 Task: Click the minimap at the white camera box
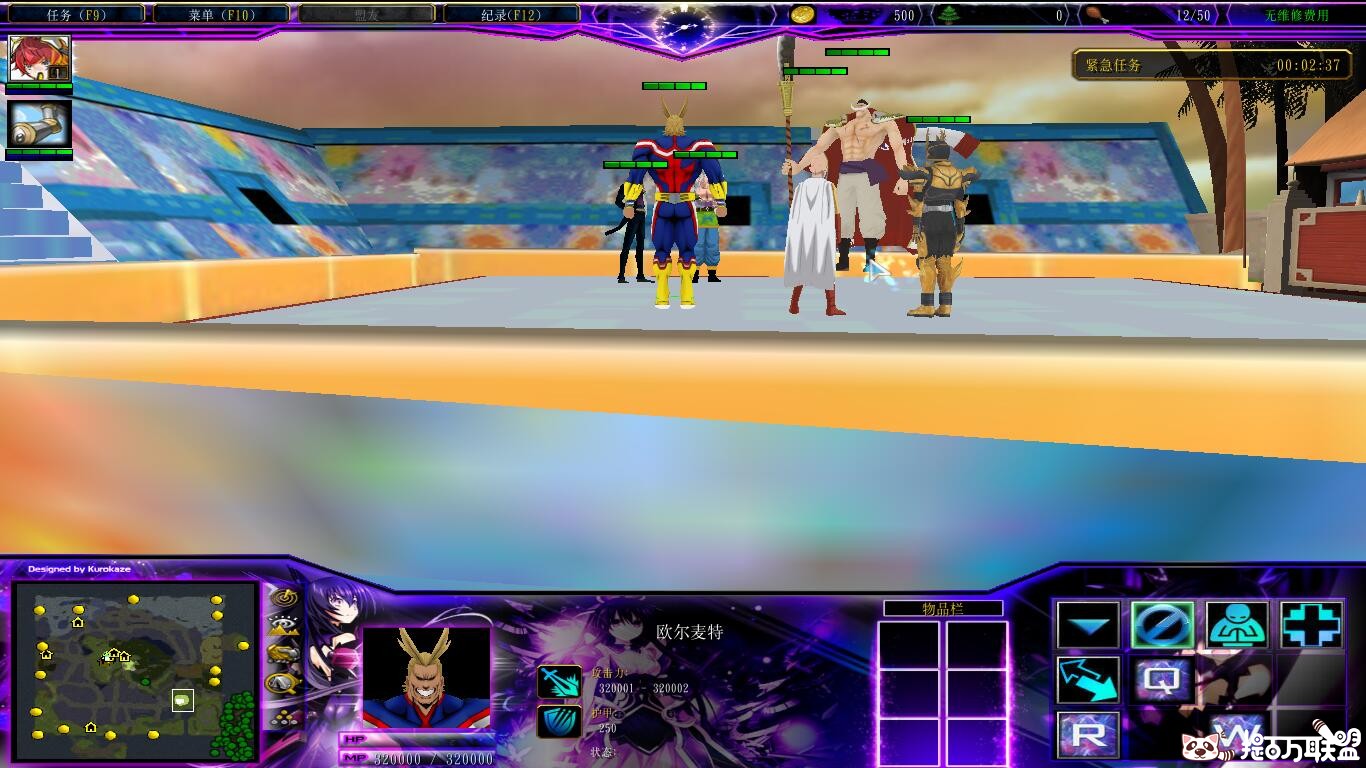pos(182,700)
